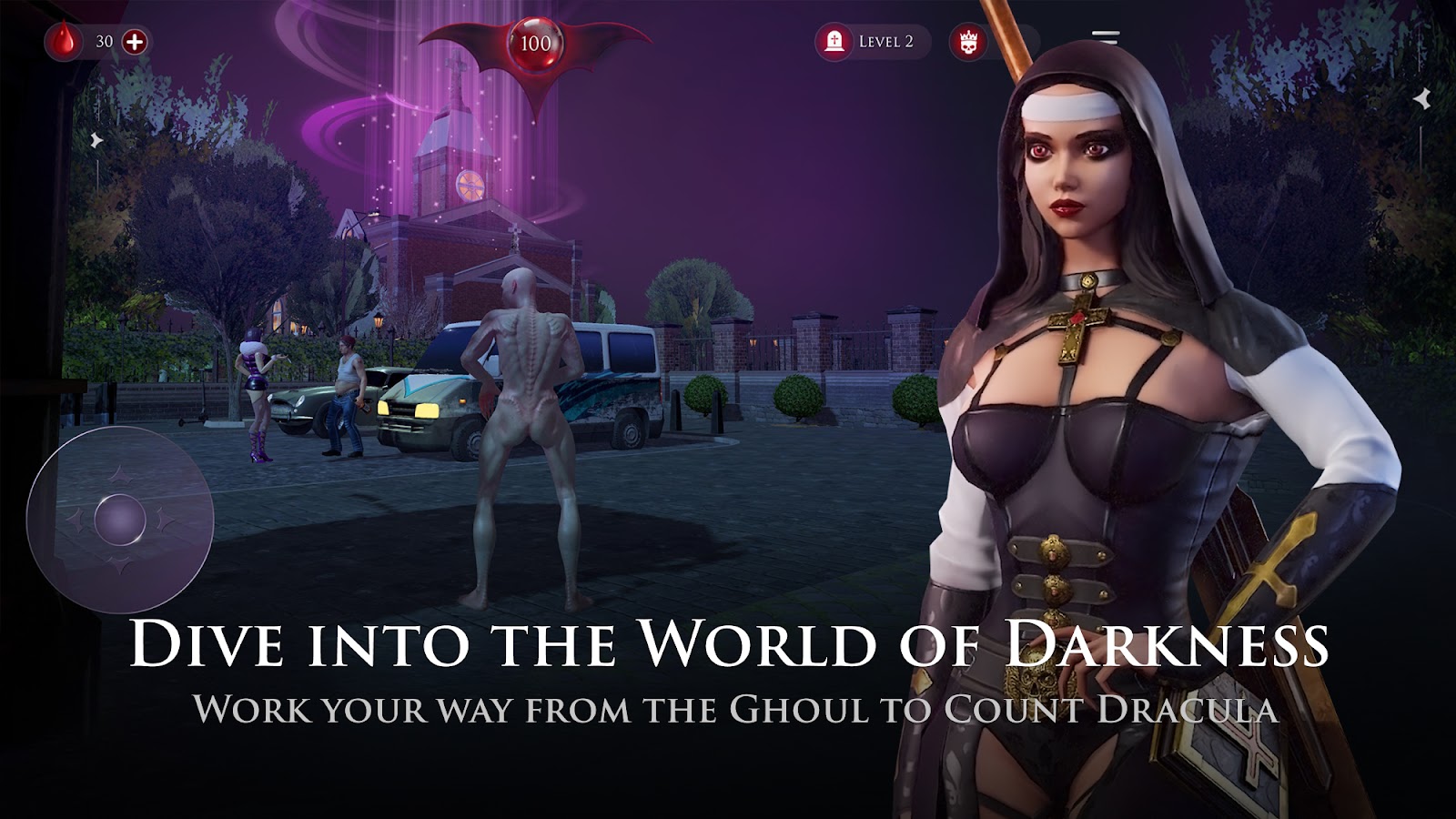Add more blood with the plus button
Viewport: 1456px width, 819px height.
(x=135, y=41)
